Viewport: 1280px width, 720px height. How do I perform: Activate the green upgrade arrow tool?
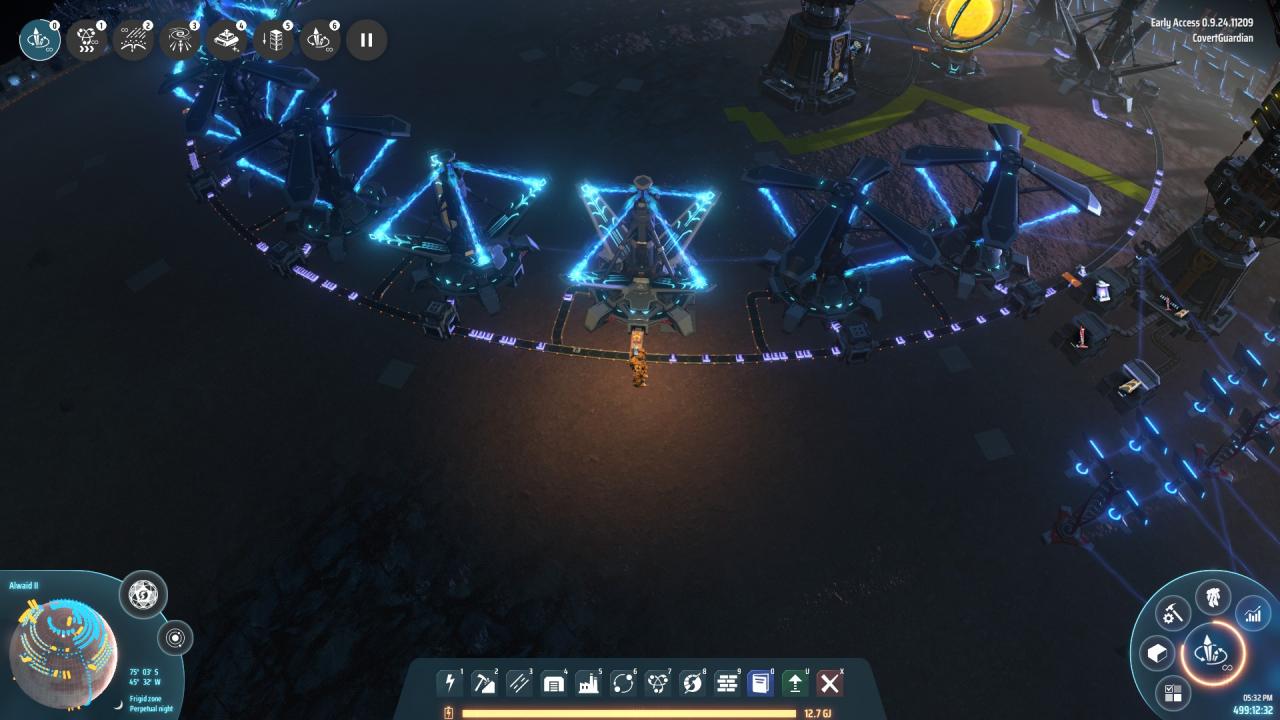click(x=795, y=683)
